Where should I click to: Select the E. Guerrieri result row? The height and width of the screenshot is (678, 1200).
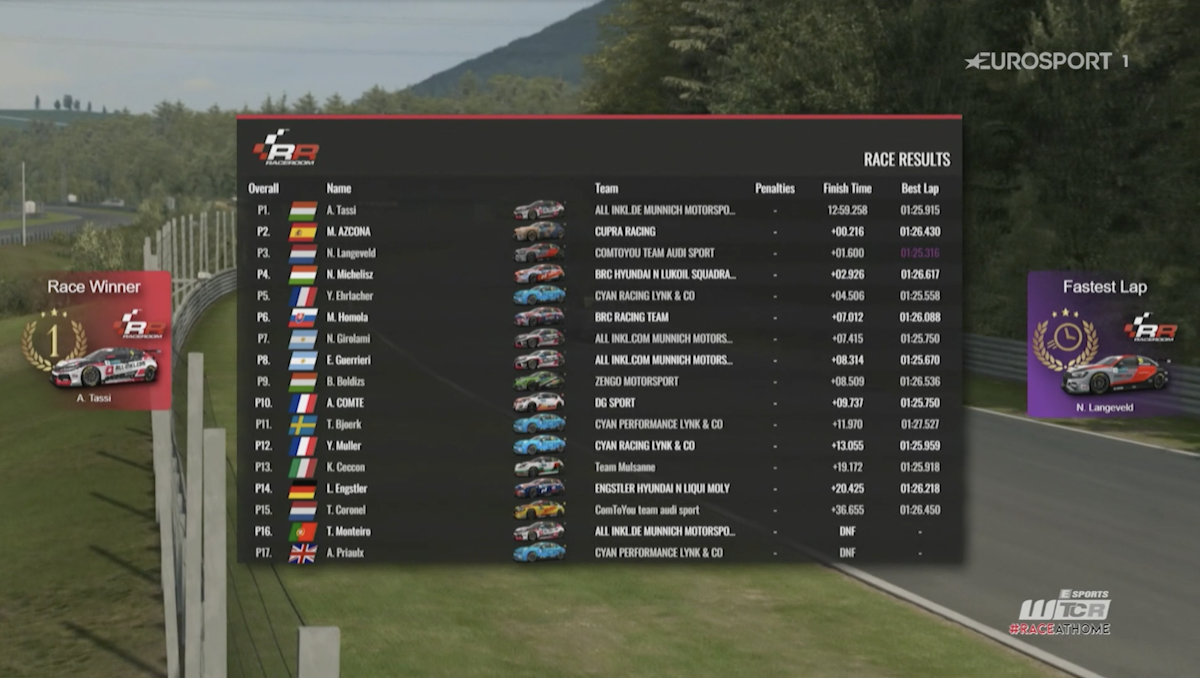pos(599,360)
